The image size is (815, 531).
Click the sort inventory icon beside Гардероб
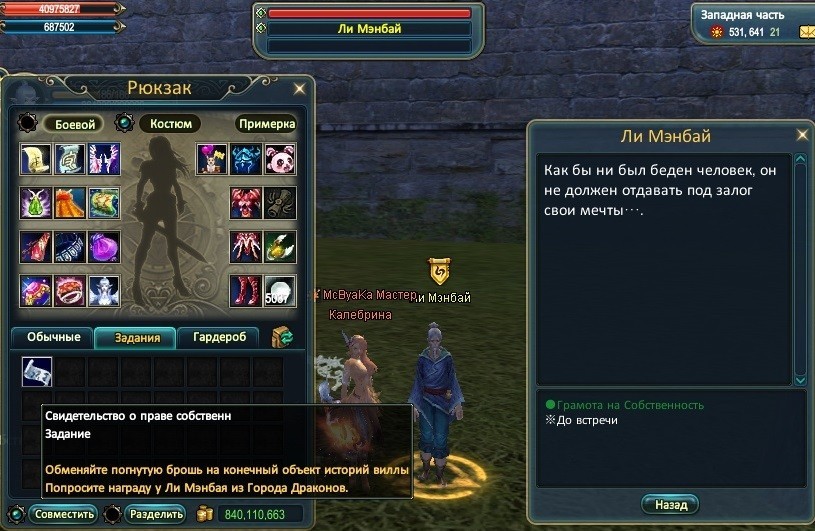click(x=282, y=337)
